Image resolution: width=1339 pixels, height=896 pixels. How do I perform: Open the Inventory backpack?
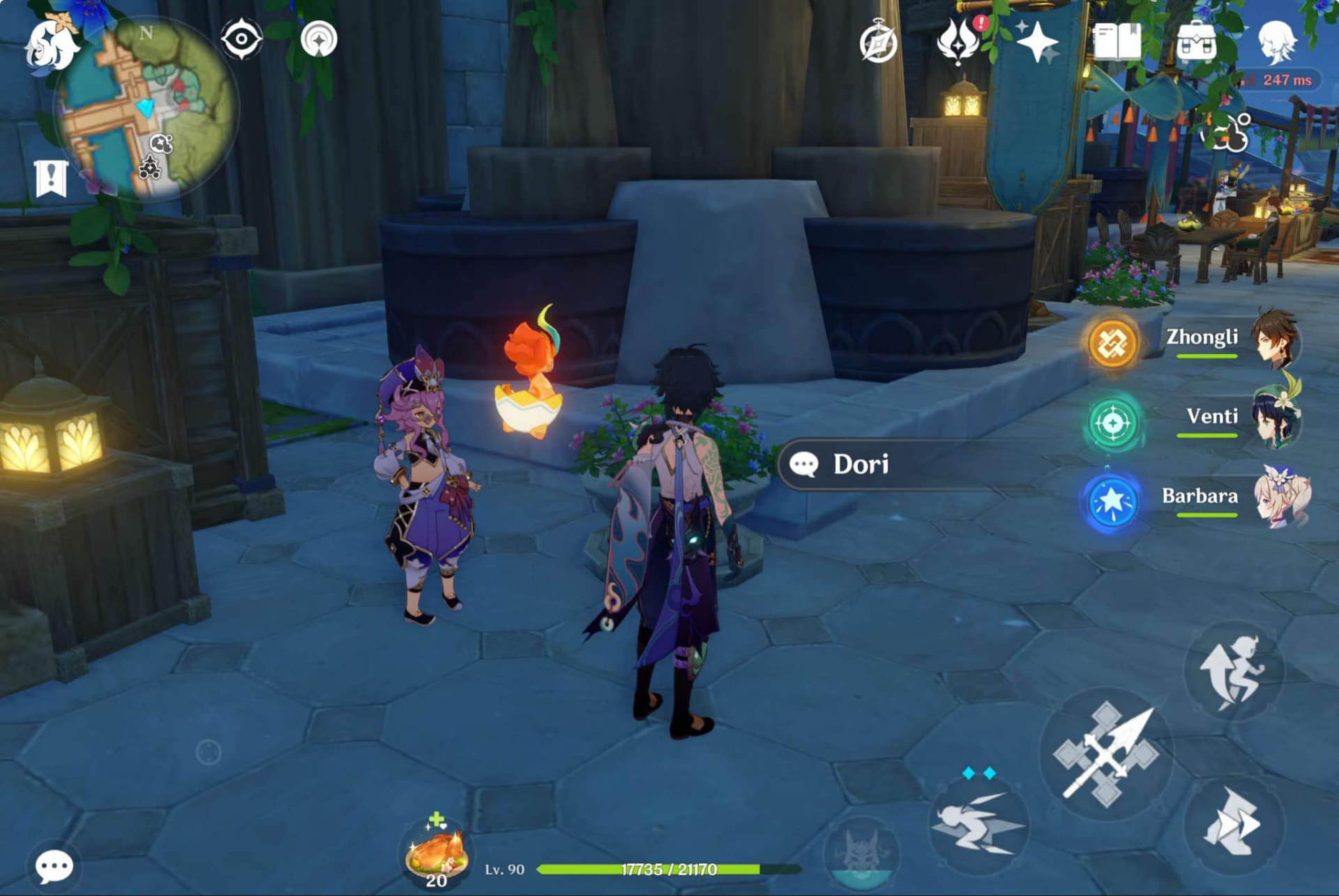pyautogui.click(x=1198, y=42)
